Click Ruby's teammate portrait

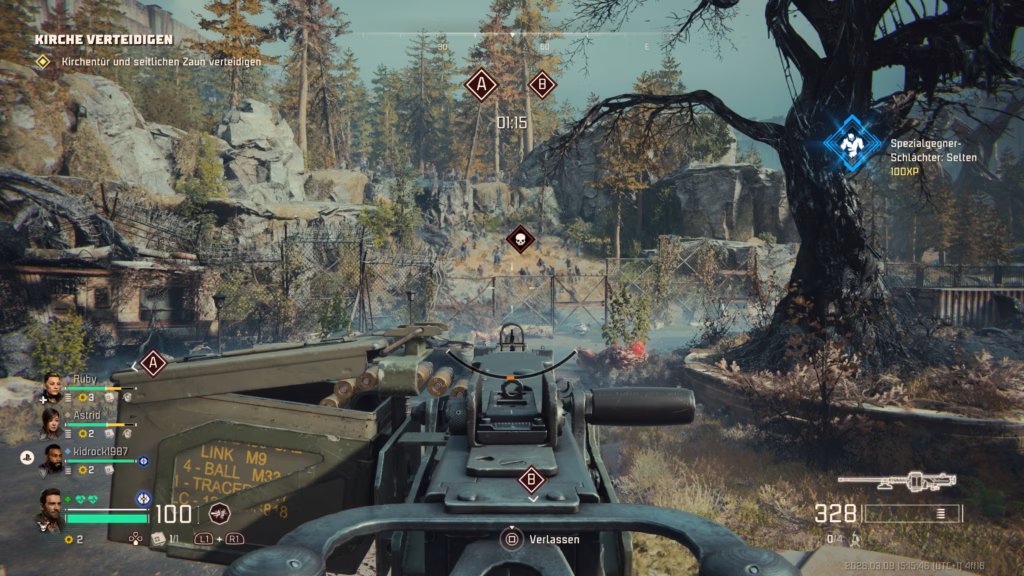tap(52, 386)
